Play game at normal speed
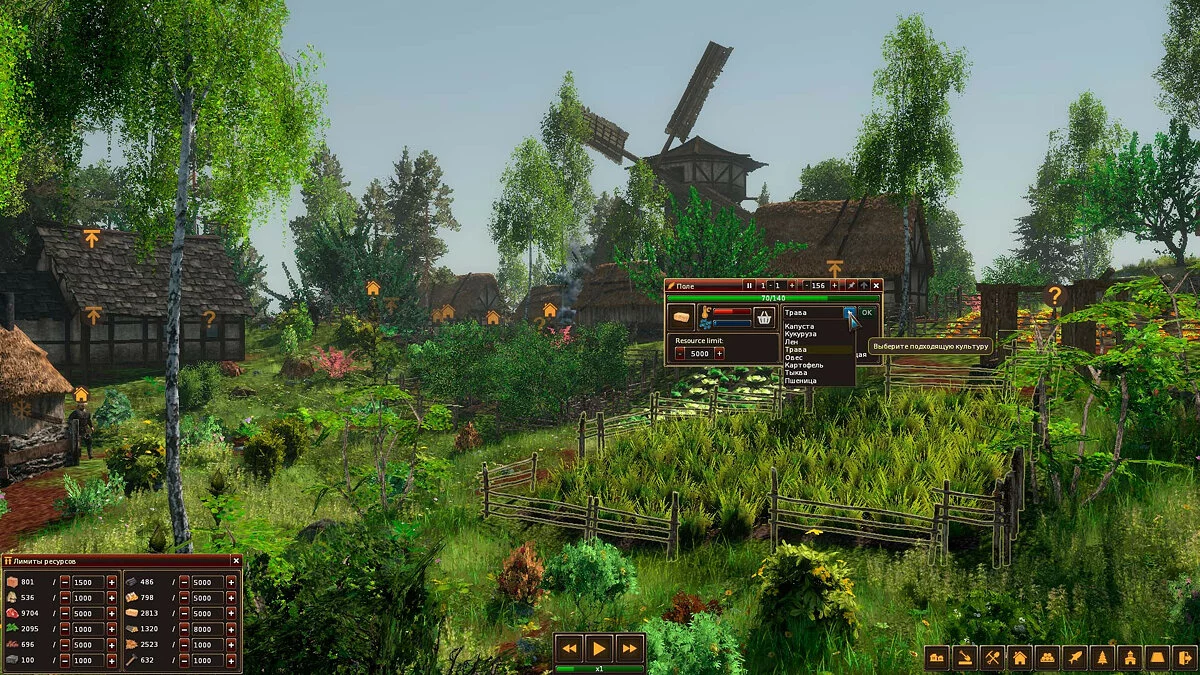1200x675 pixels. (x=599, y=648)
